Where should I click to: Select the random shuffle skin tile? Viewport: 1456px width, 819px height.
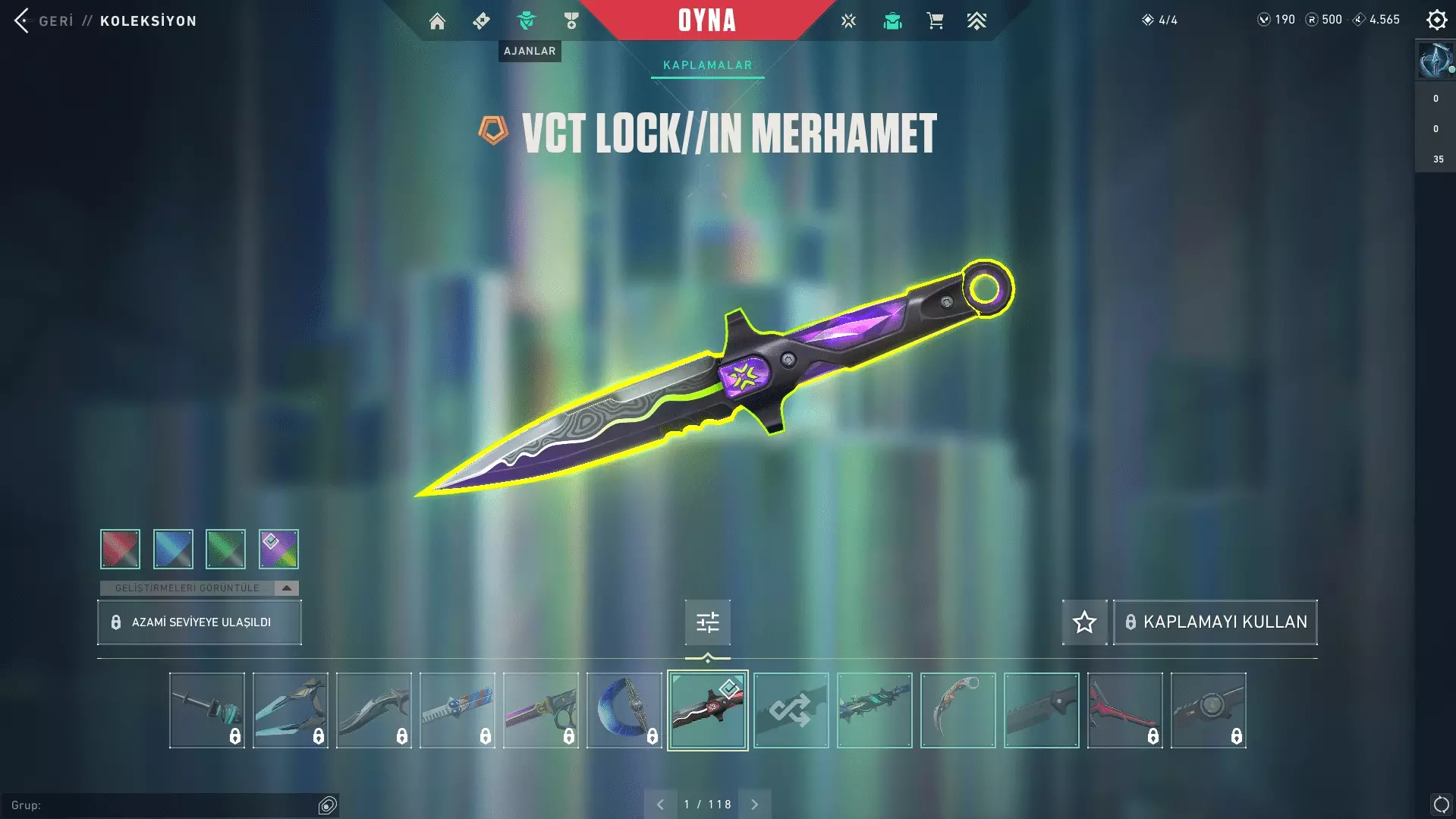click(x=791, y=710)
